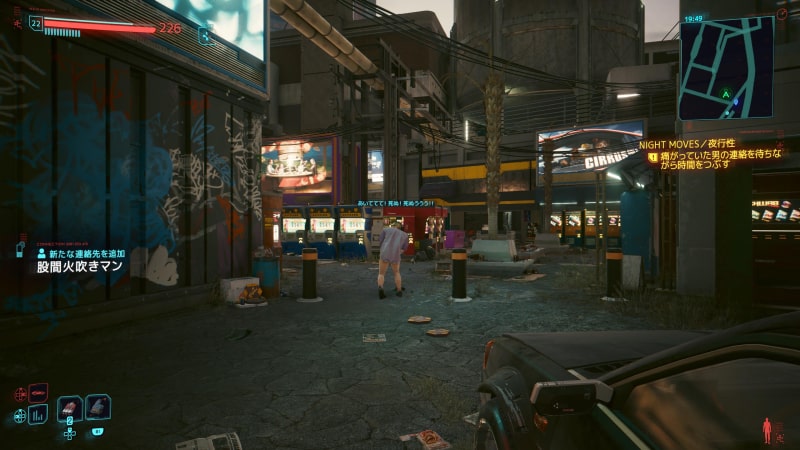Click the yellow objective marker icon
Viewport: 800px width, 450px height.
[653, 157]
